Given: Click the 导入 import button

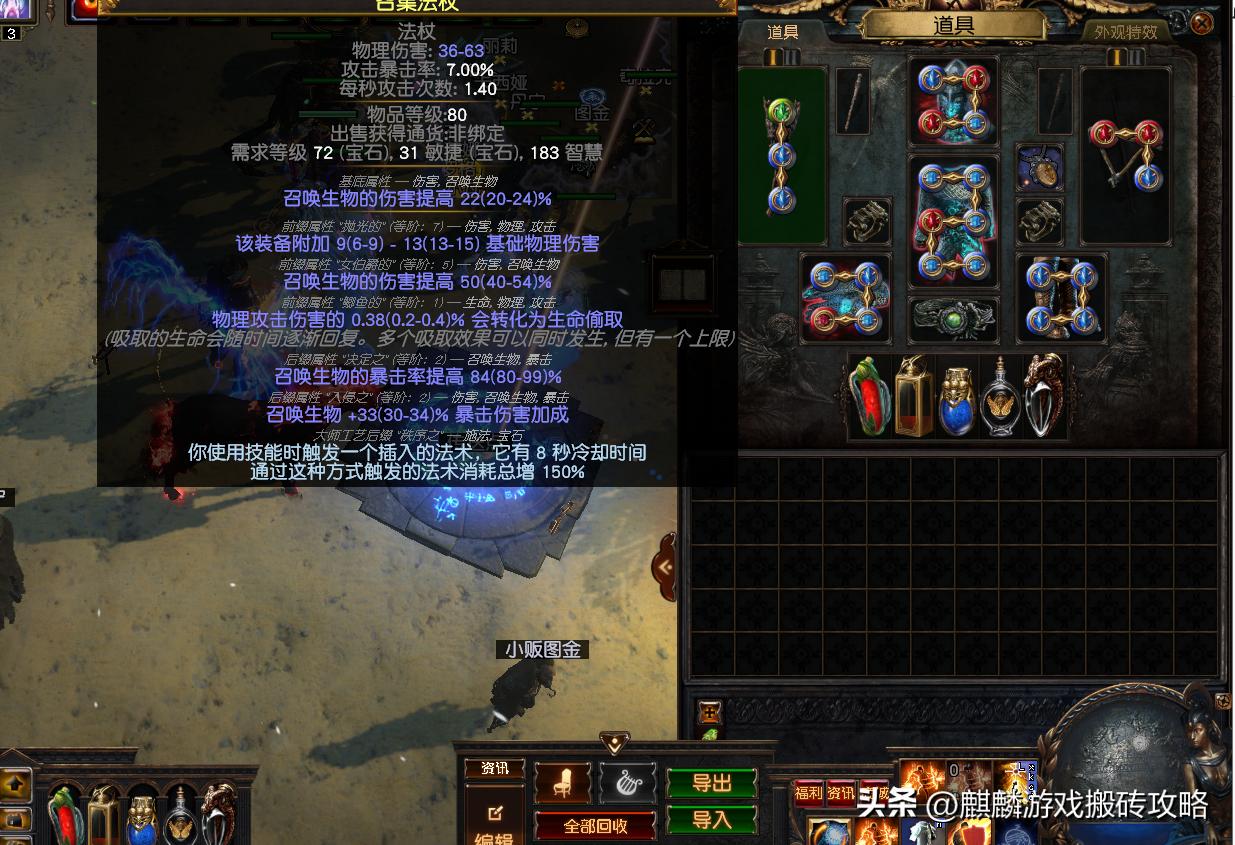Looking at the screenshot, I should coord(712,820).
